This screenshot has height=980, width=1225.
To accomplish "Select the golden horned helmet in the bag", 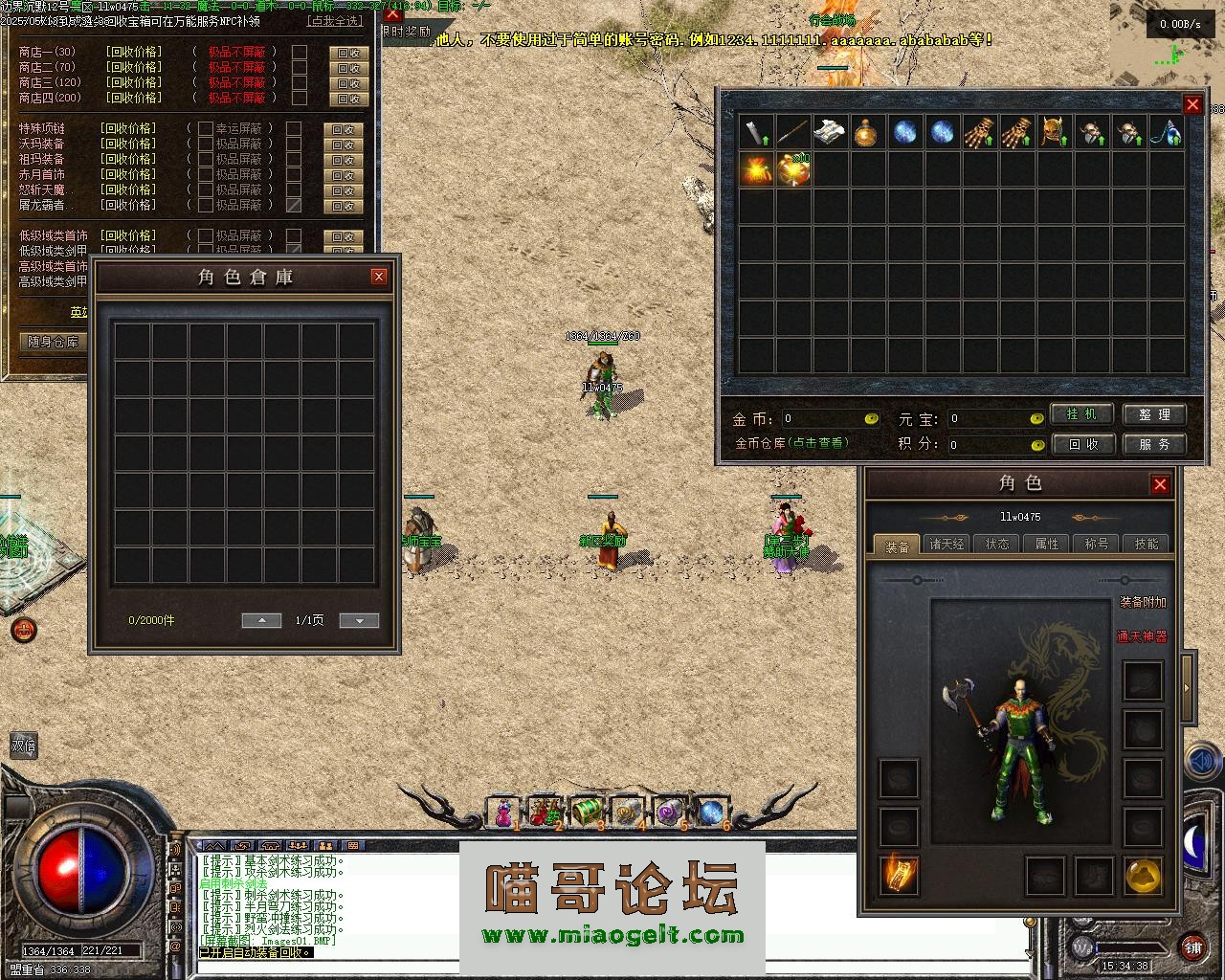I will [x=1054, y=132].
